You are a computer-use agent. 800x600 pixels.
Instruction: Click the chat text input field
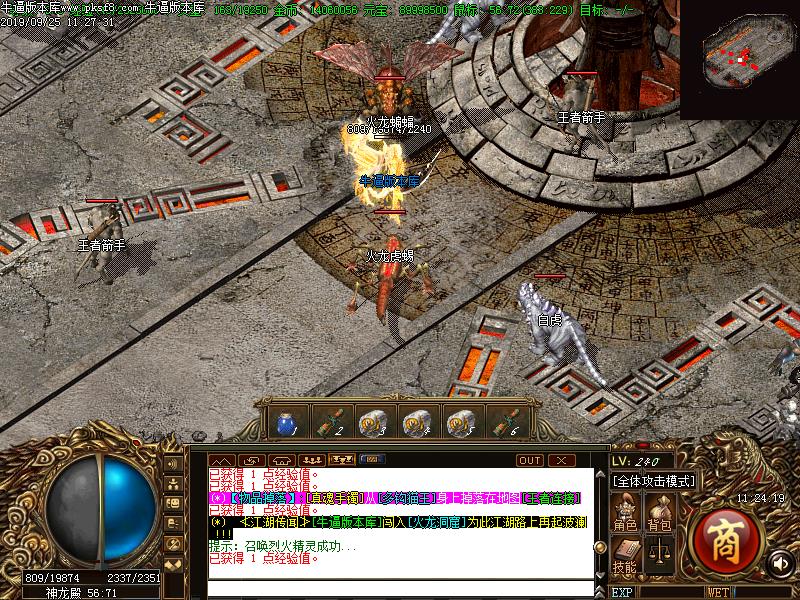click(x=400, y=585)
